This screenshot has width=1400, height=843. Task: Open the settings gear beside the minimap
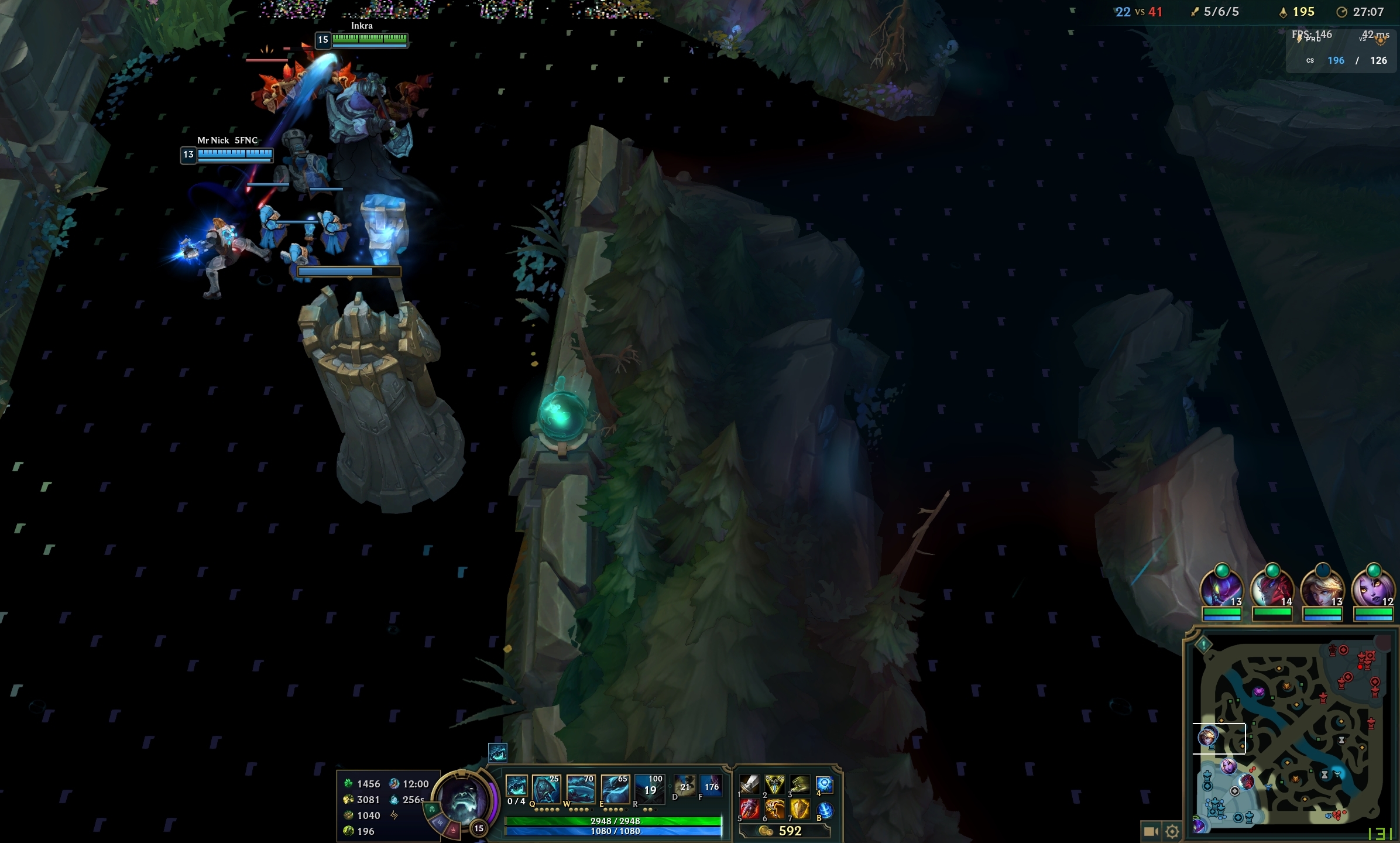1172,831
